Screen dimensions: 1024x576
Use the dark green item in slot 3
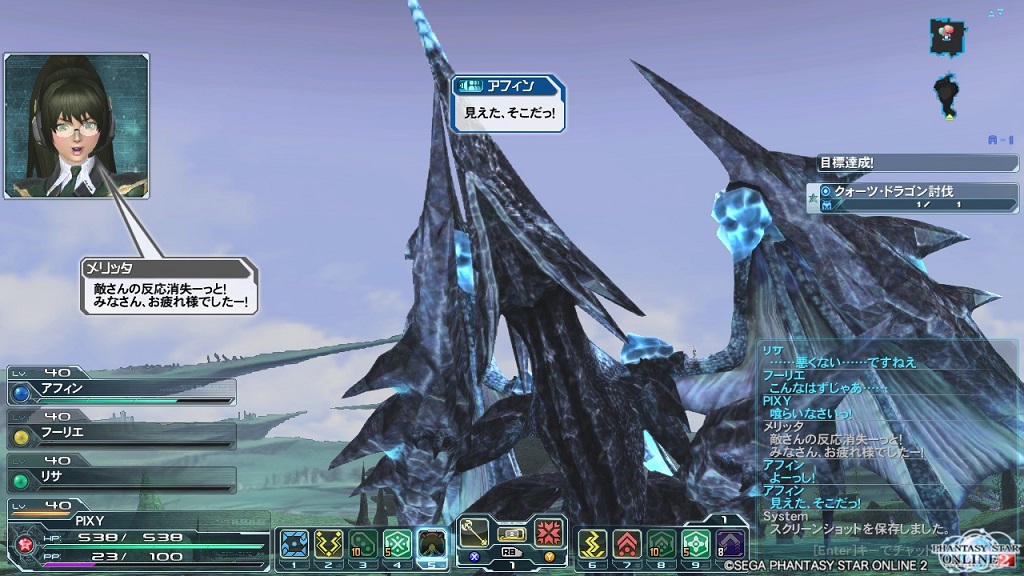coord(364,545)
